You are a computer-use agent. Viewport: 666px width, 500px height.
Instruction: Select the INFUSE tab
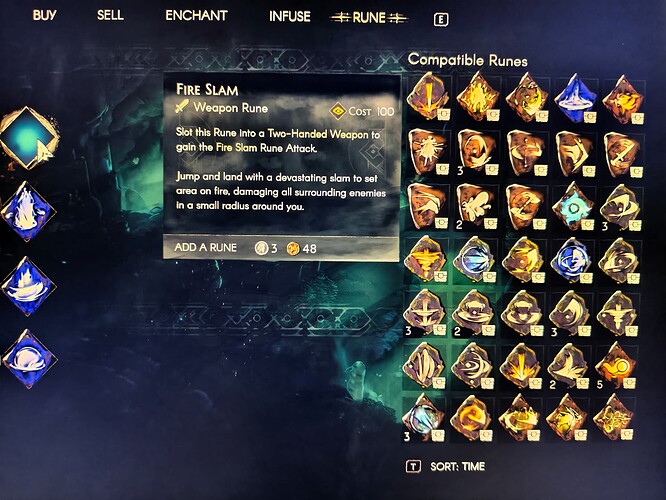(289, 17)
